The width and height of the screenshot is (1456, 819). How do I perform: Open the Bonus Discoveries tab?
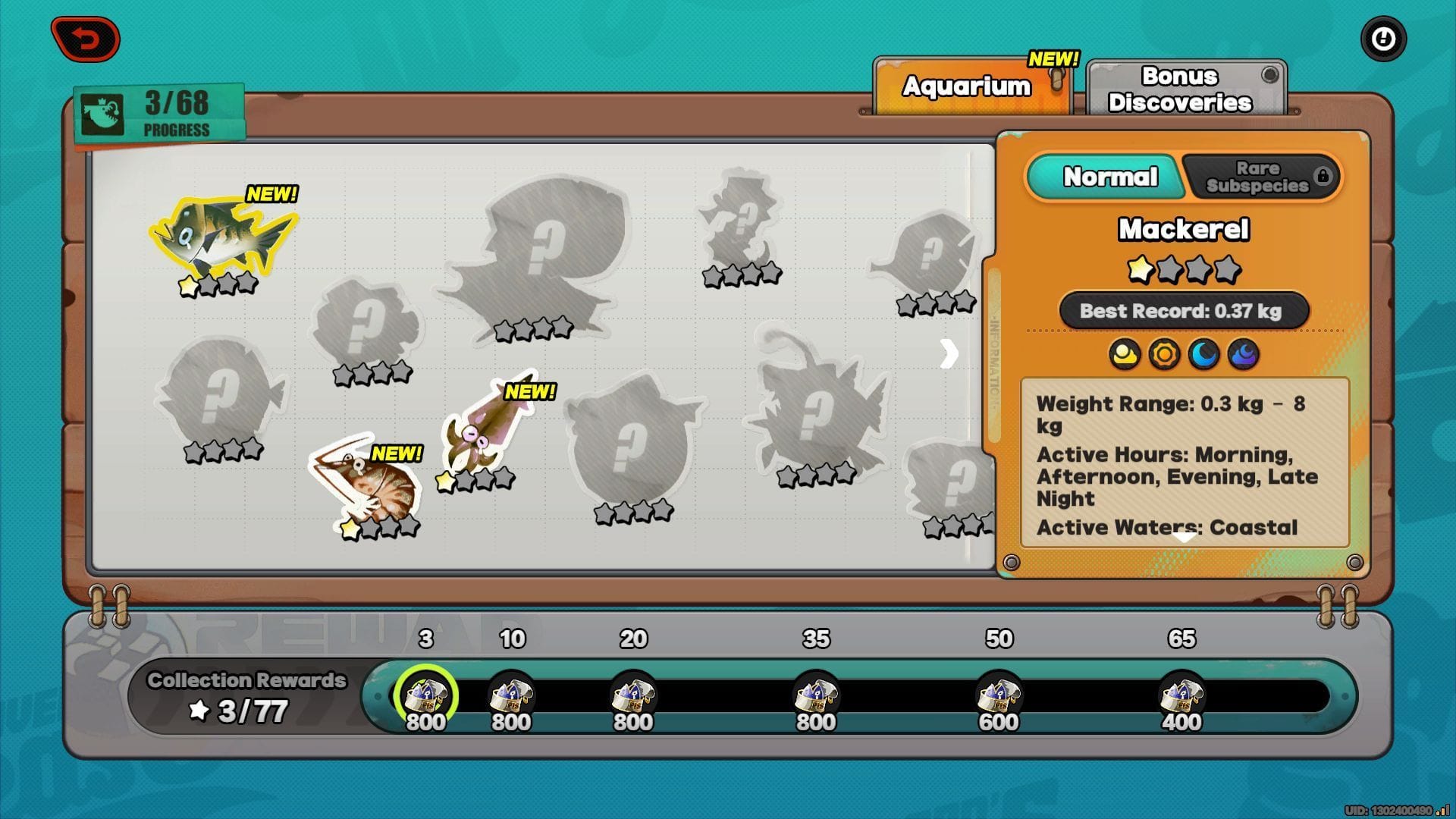[1180, 89]
